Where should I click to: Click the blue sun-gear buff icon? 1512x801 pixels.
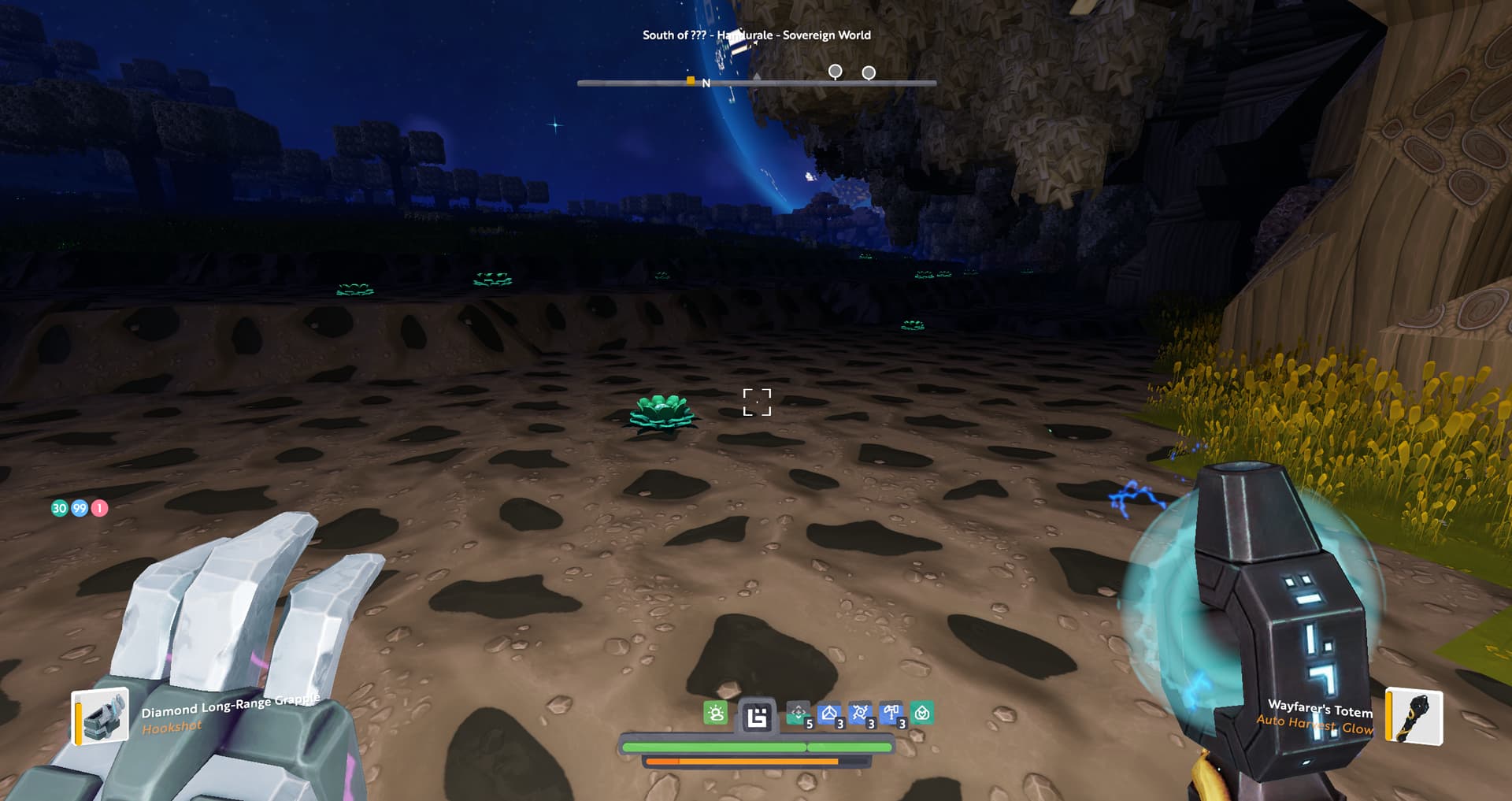(x=860, y=714)
